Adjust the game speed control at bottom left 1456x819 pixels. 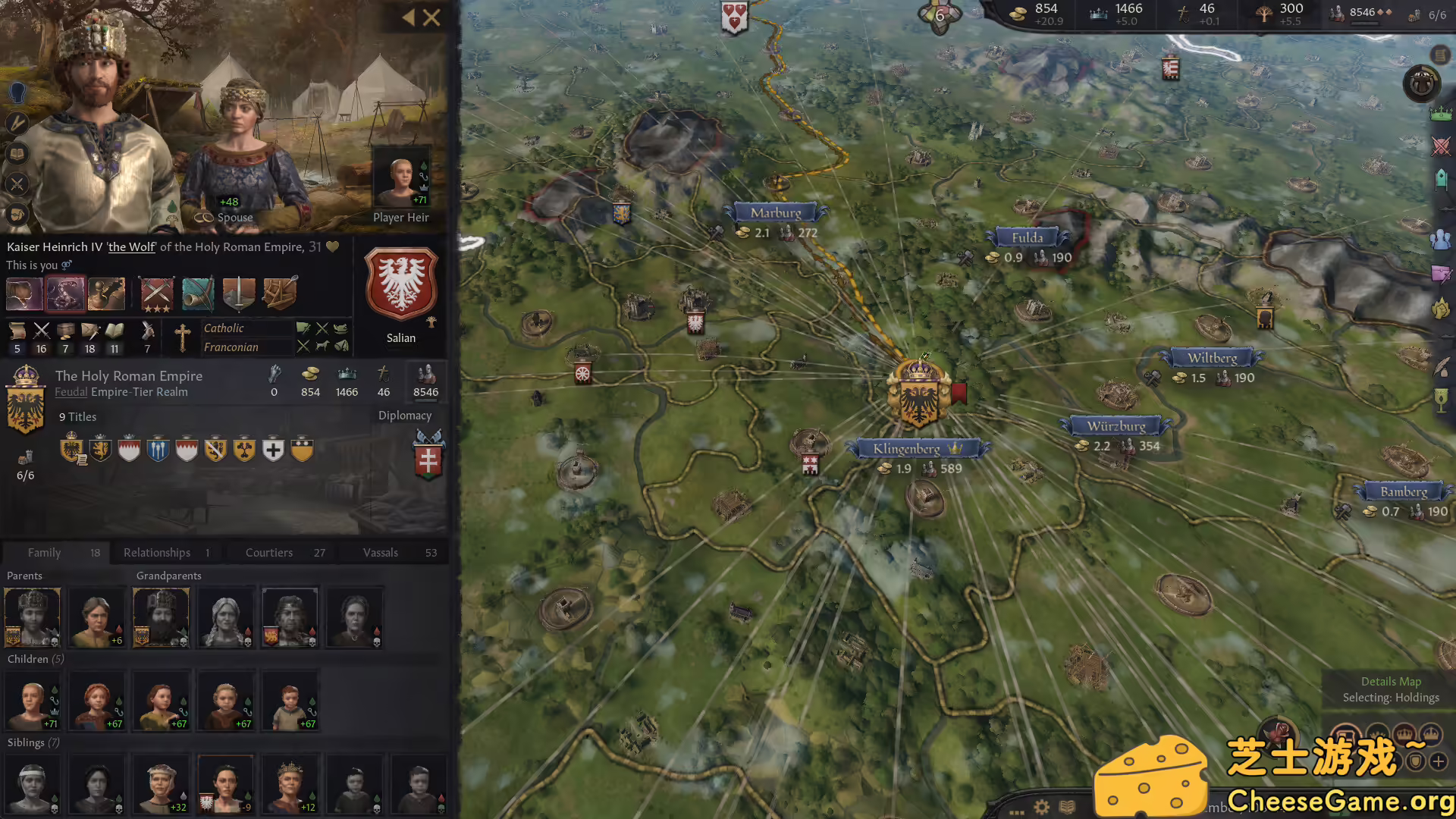[x=1016, y=813]
